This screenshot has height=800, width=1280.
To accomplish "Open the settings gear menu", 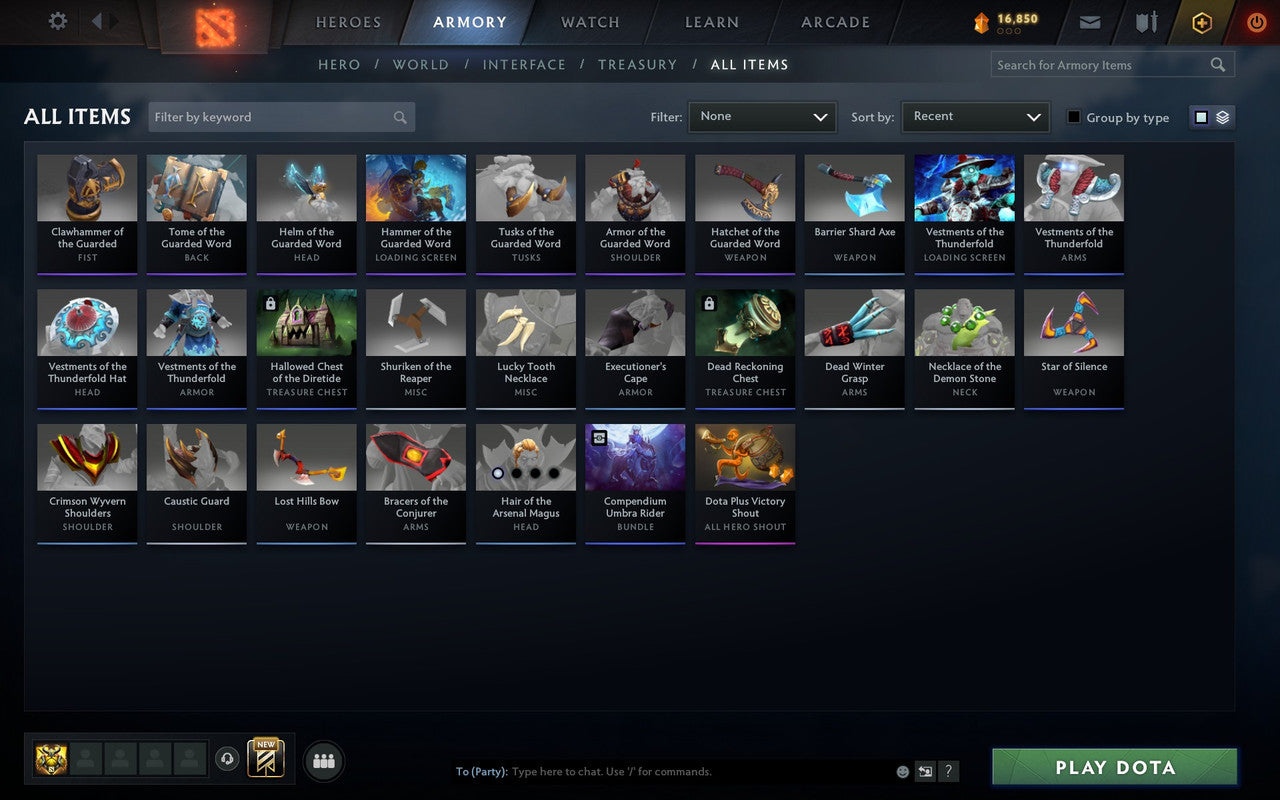I will tap(57, 21).
